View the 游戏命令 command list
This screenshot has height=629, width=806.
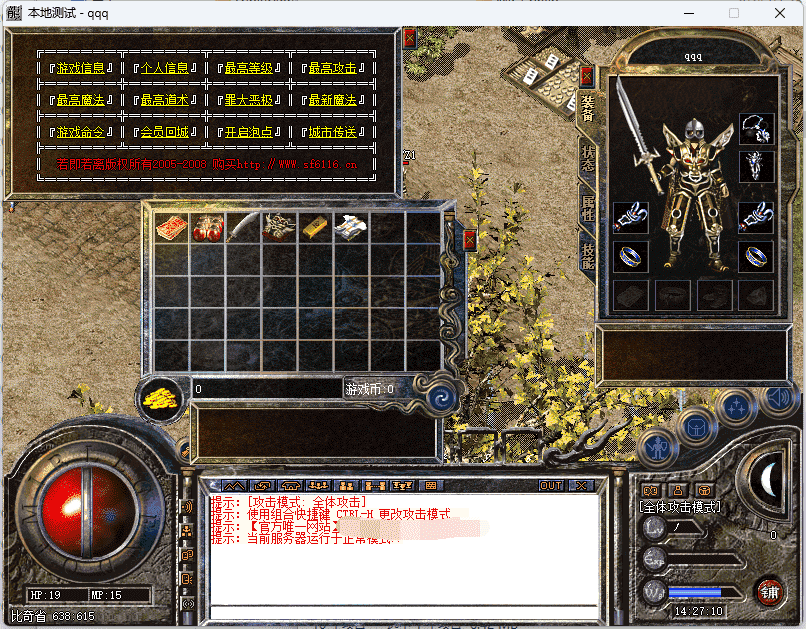(80, 132)
